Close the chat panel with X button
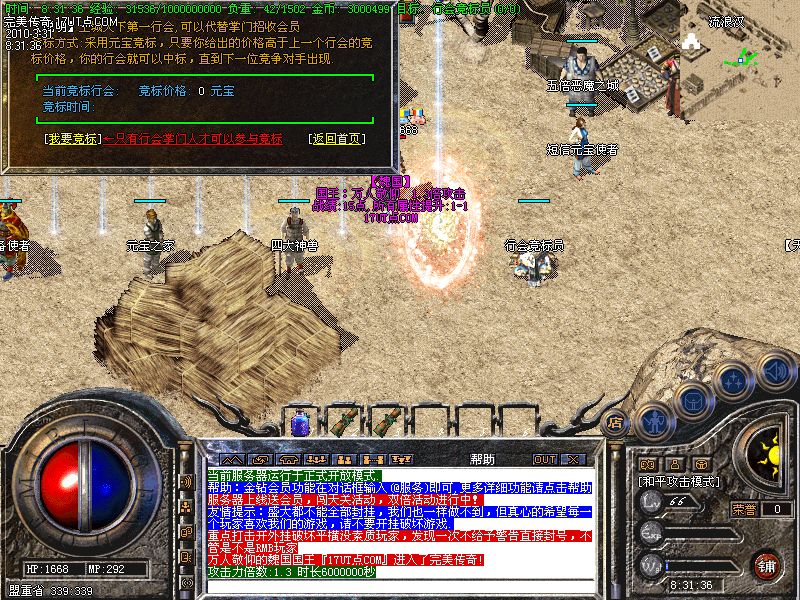Image resolution: width=800 pixels, height=600 pixels. click(573, 459)
